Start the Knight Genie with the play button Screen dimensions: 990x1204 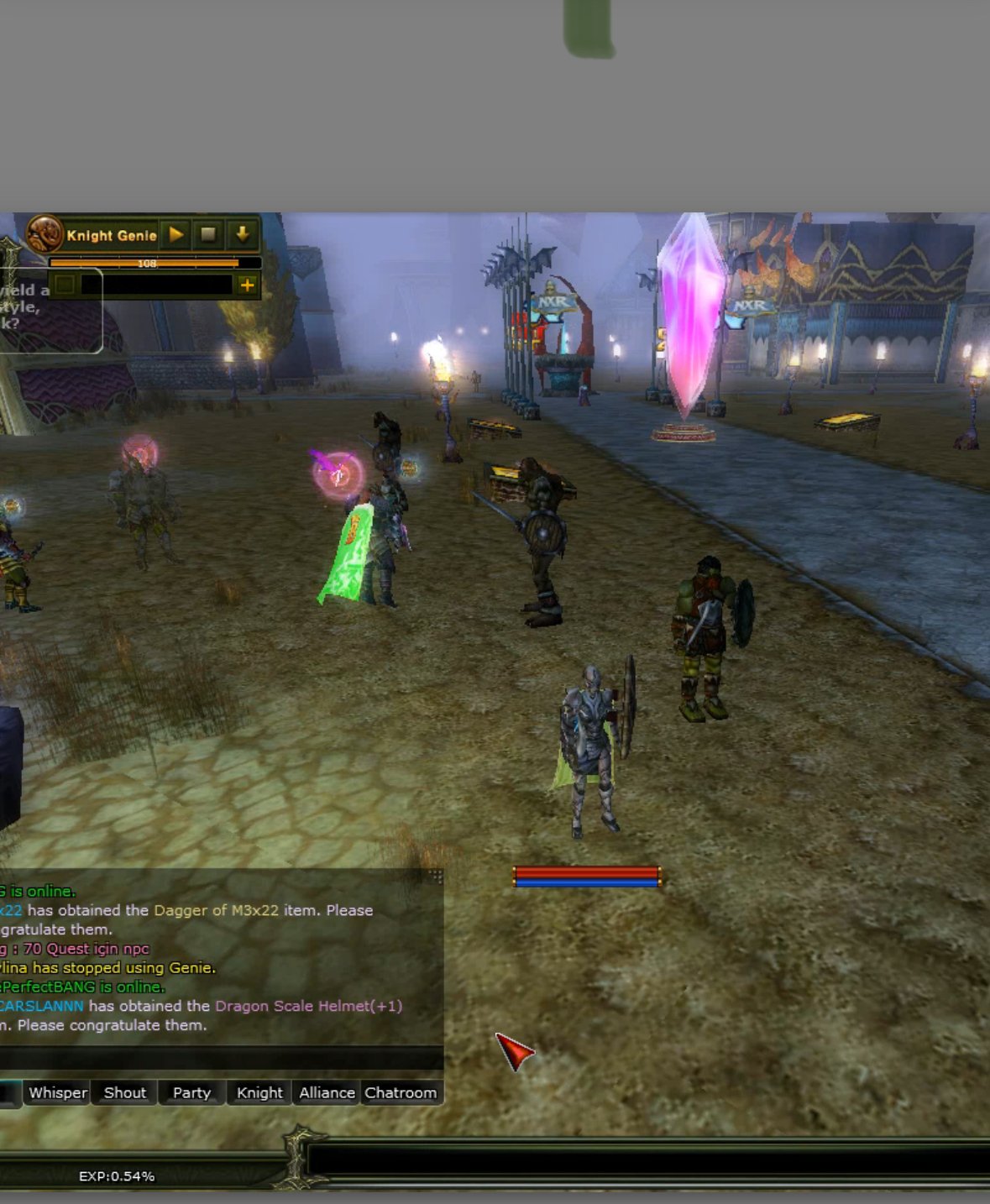point(176,235)
